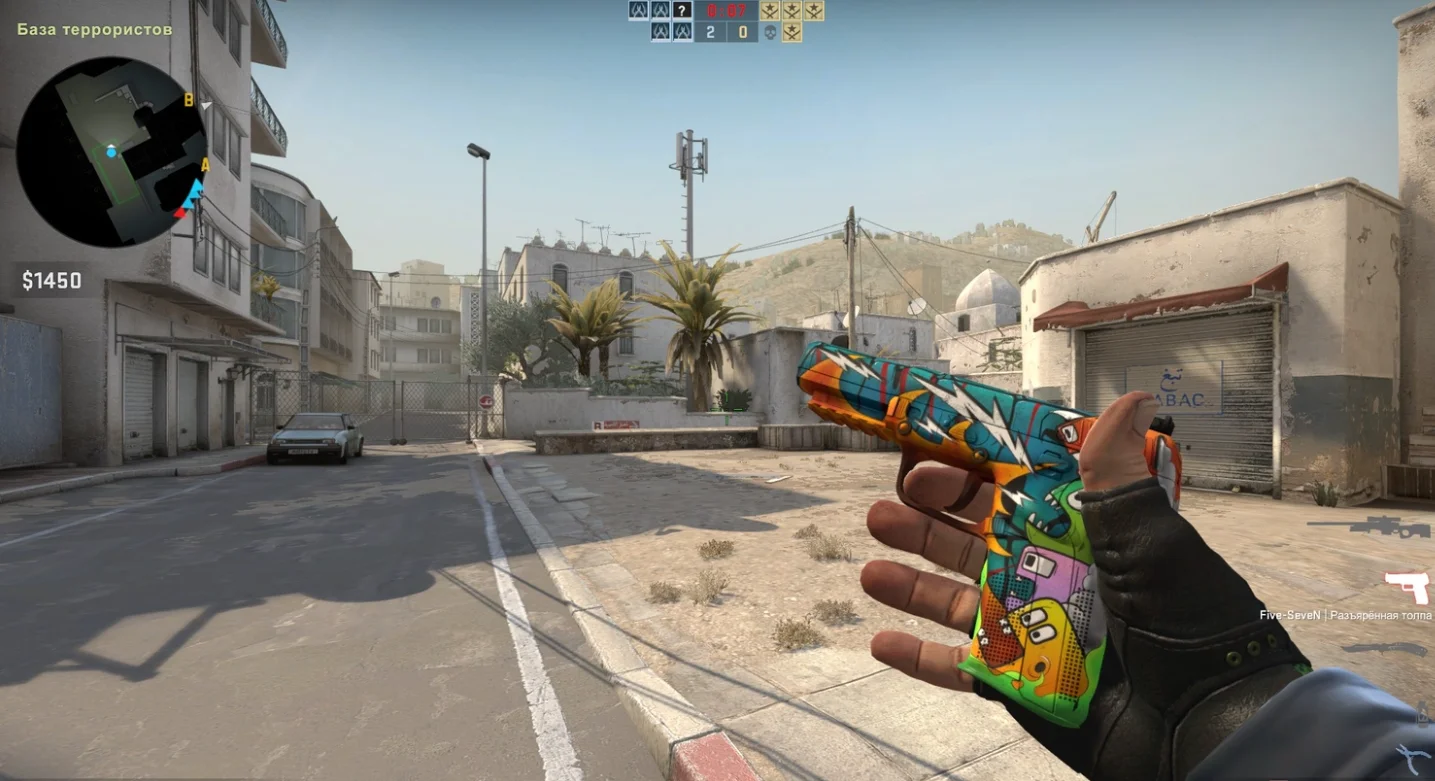This screenshot has height=781, width=1435.
Task: Click bombsite A marker on the radar
Action: 205,165
